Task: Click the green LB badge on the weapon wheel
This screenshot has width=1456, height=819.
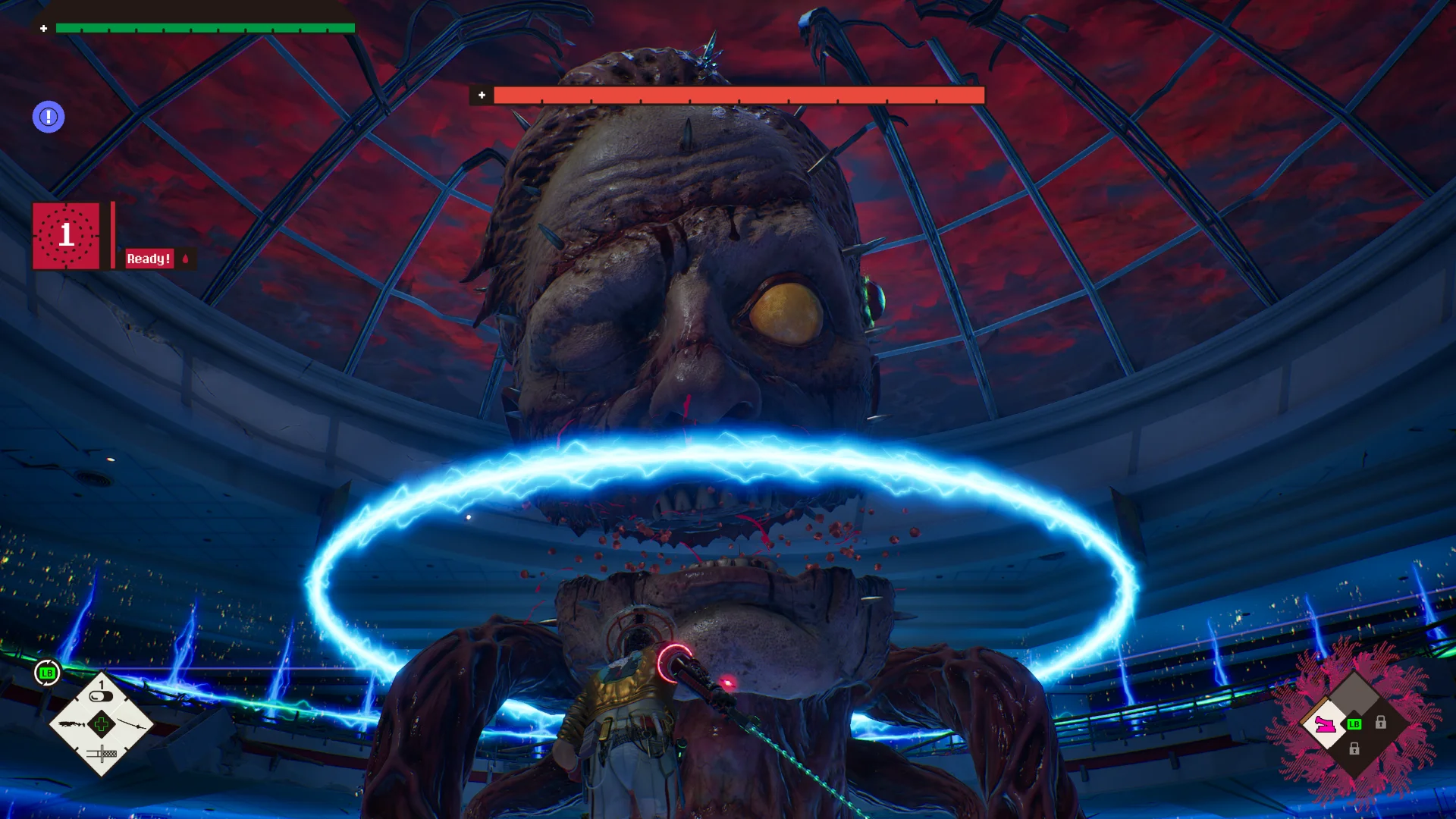Action: coord(1354,724)
